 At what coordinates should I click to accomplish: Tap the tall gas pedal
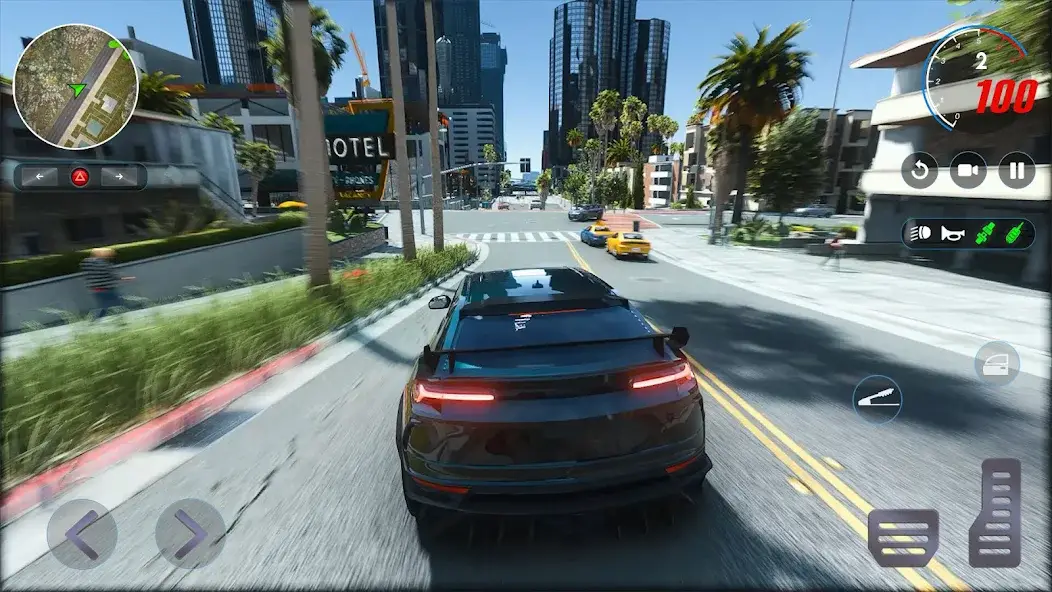995,513
